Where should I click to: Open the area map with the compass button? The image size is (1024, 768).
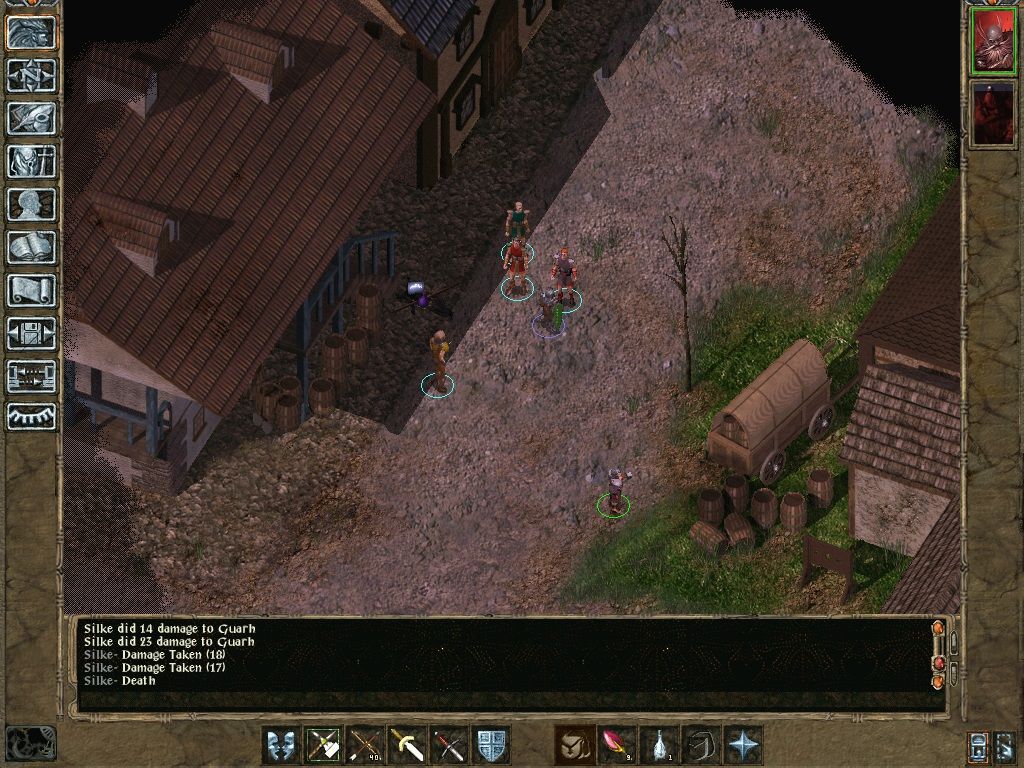point(31,75)
